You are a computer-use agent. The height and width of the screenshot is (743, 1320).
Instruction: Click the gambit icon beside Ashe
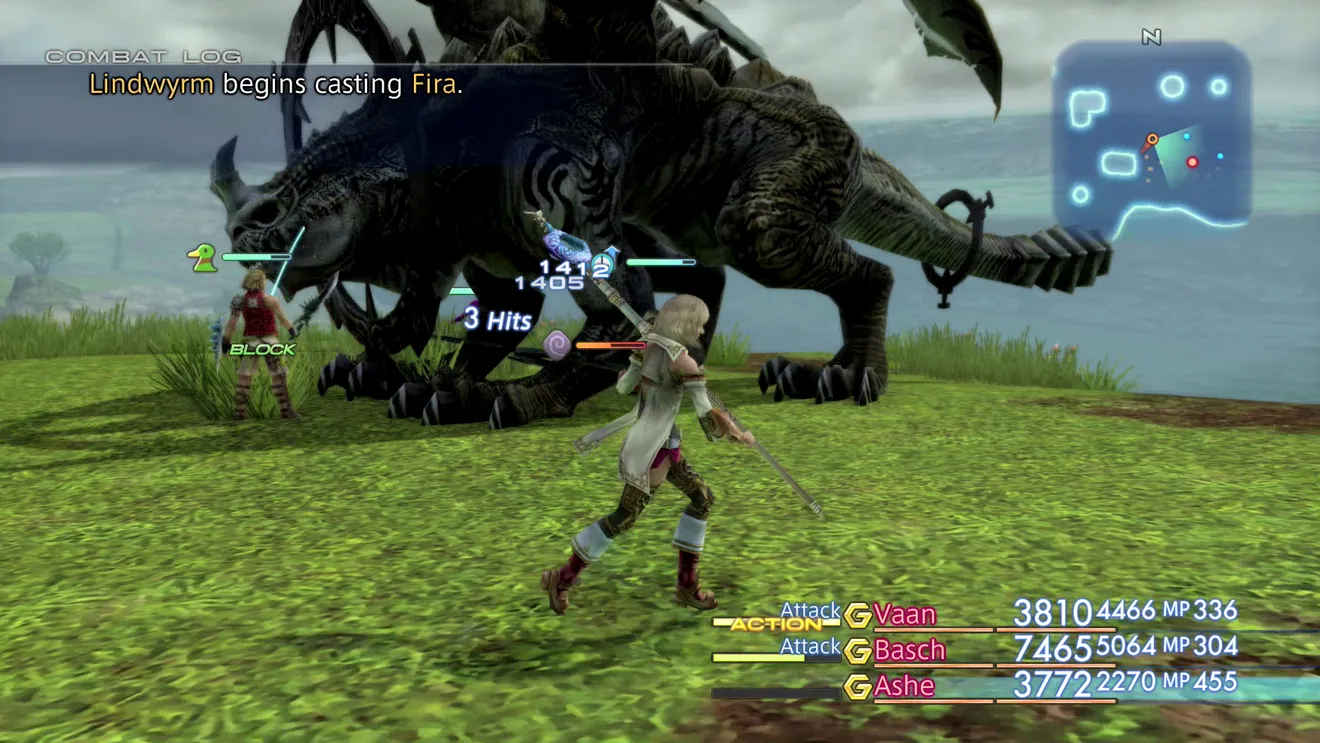pos(857,687)
